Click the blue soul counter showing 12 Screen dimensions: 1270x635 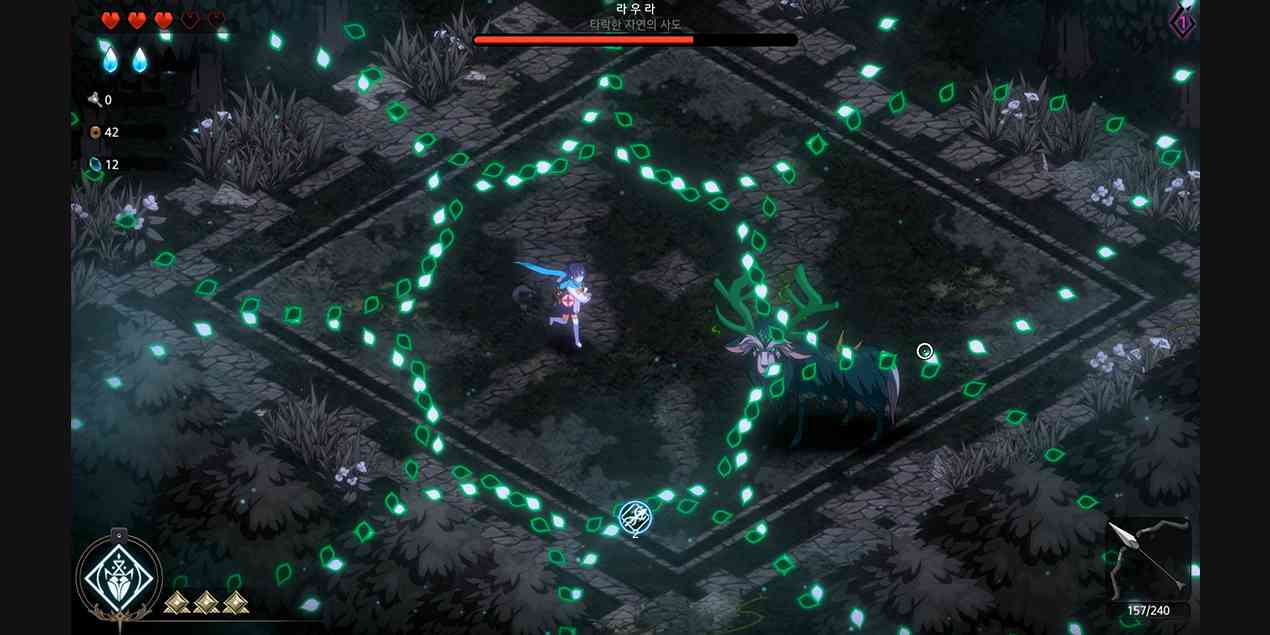104,164
